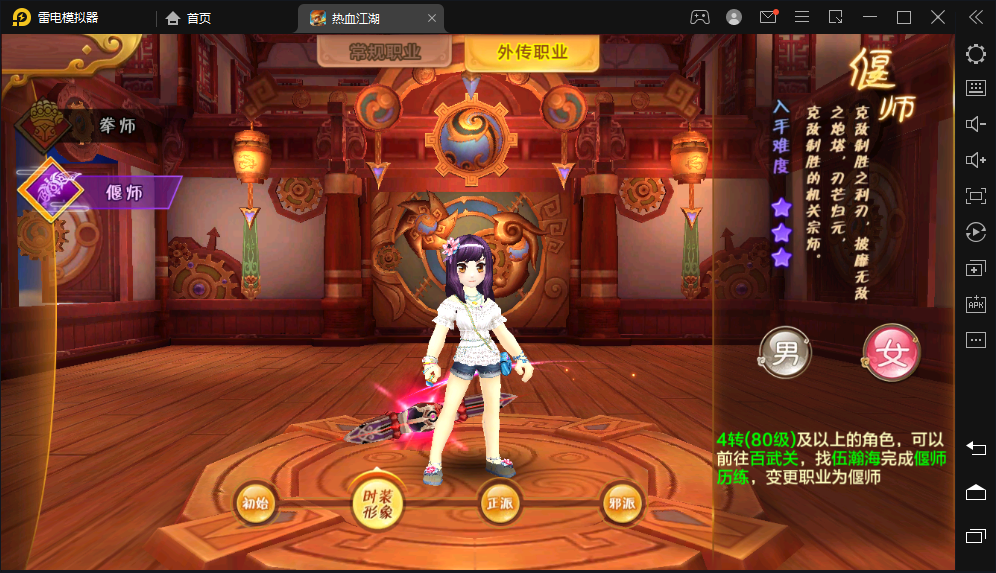Preview the 正派 faction look
Image resolution: width=996 pixels, height=573 pixels.
pyautogui.click(x=499, y=504)
